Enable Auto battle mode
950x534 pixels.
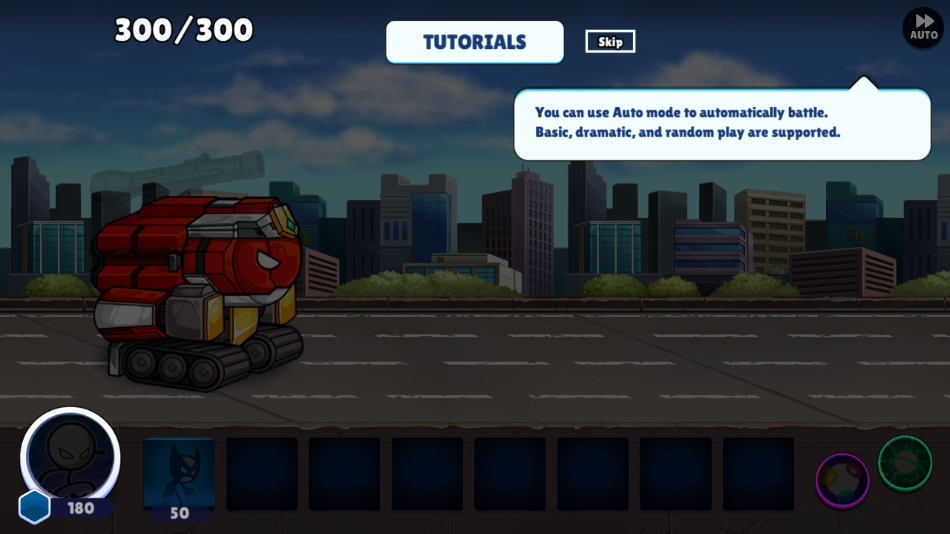pos(923,28)
